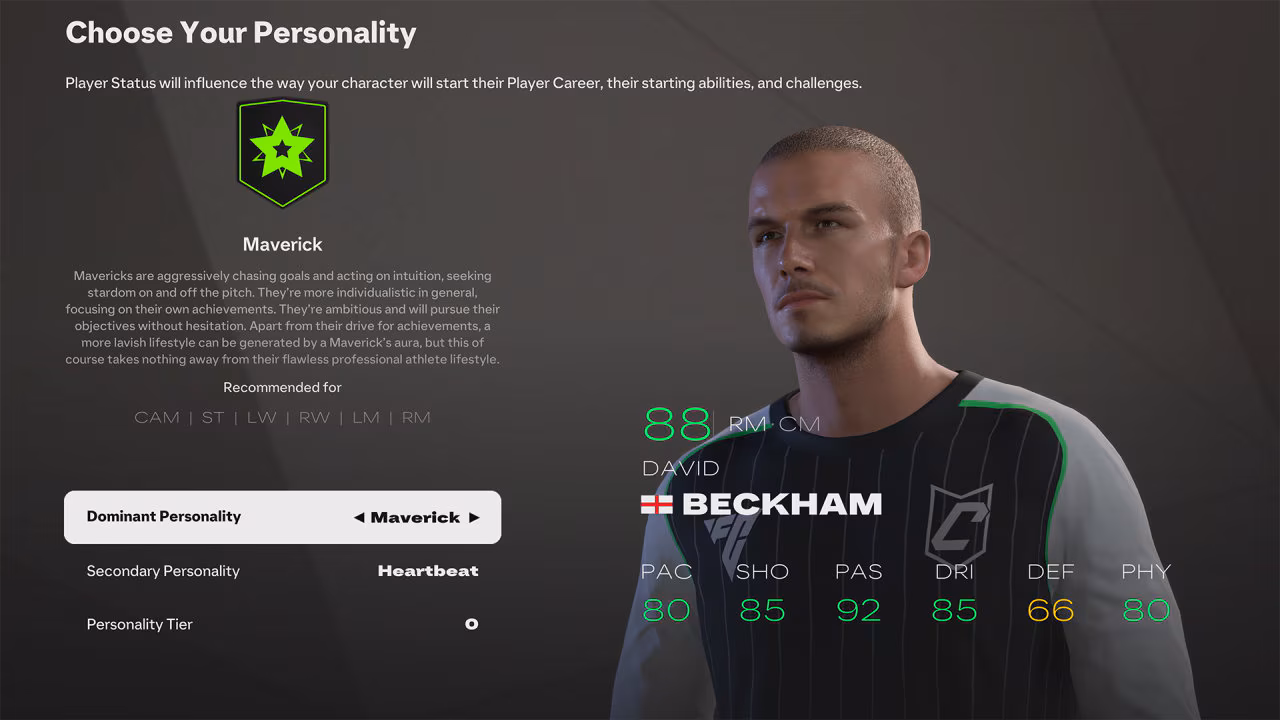Select the Personality Tier row
Screen dimensions: 1280x720
click(283, 623)
